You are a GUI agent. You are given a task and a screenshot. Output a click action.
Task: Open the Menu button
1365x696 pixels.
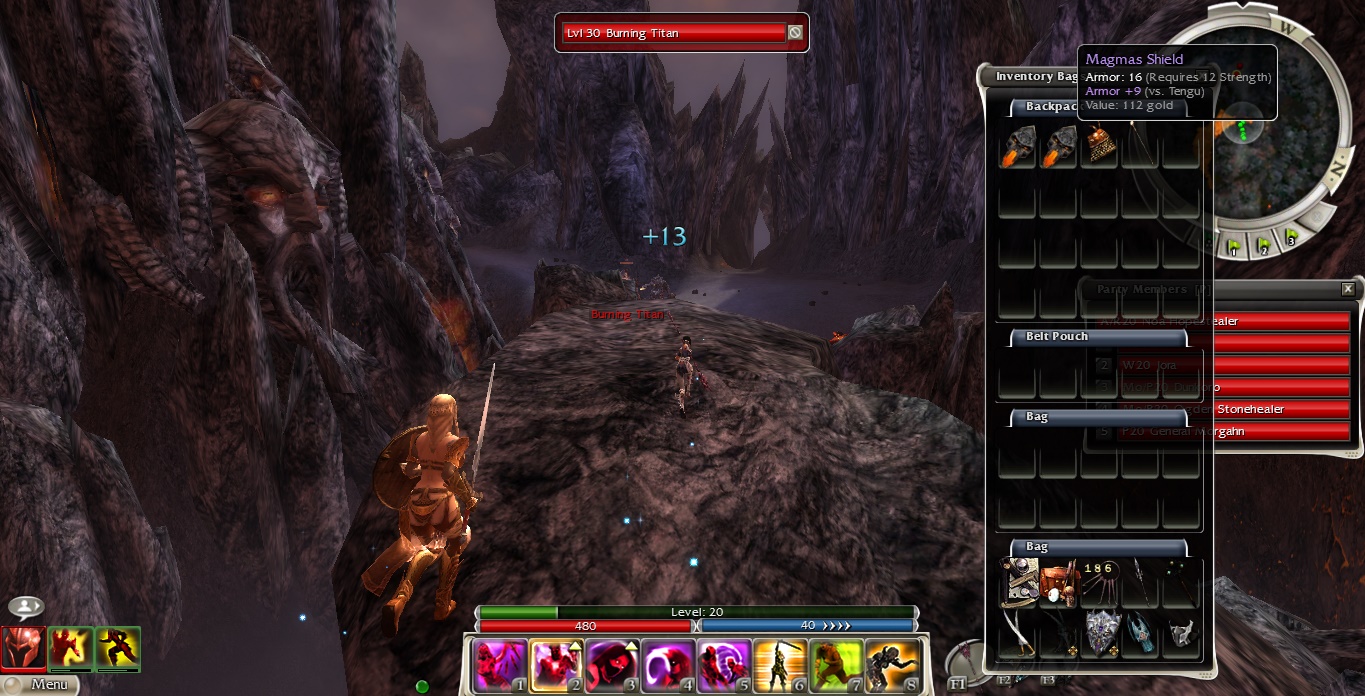click(x=48, y=685)
